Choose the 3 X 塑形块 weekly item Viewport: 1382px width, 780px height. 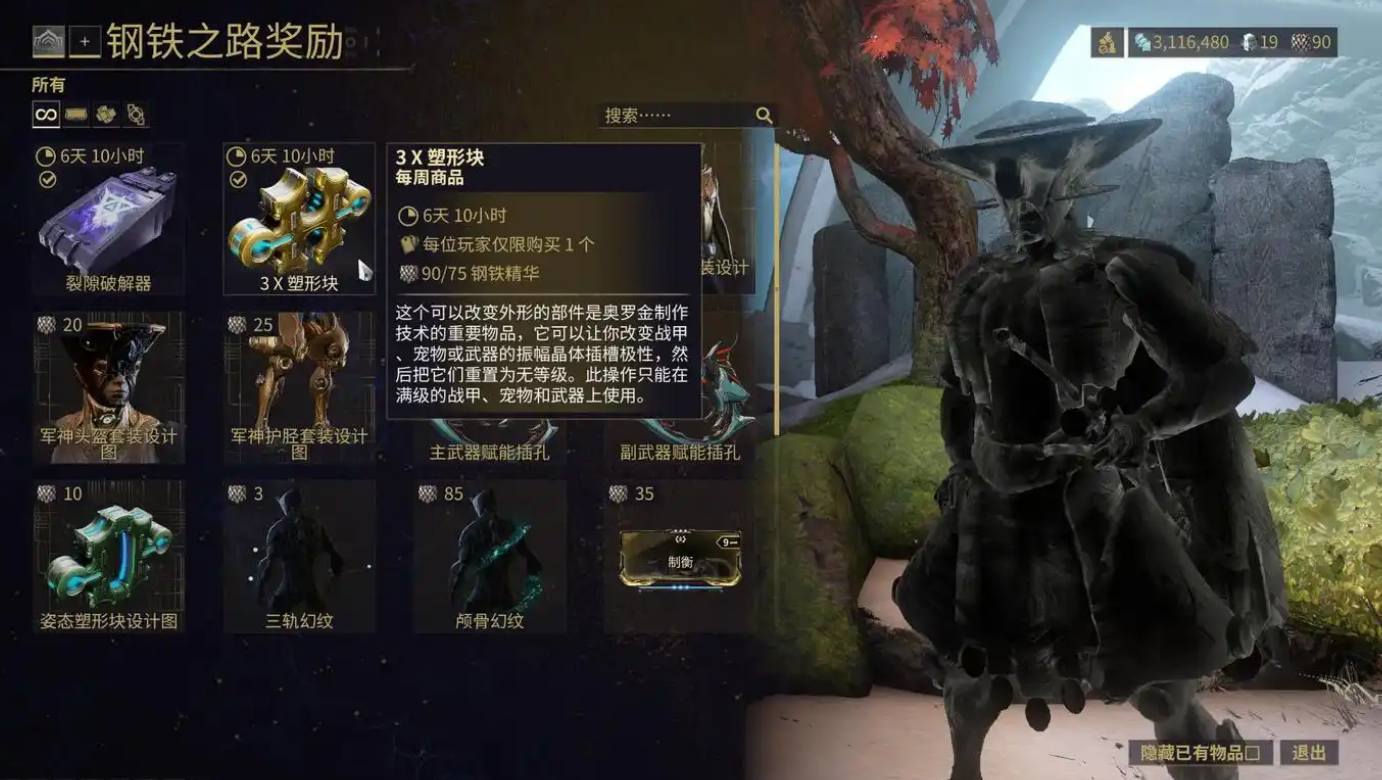[x=299, y=221]
